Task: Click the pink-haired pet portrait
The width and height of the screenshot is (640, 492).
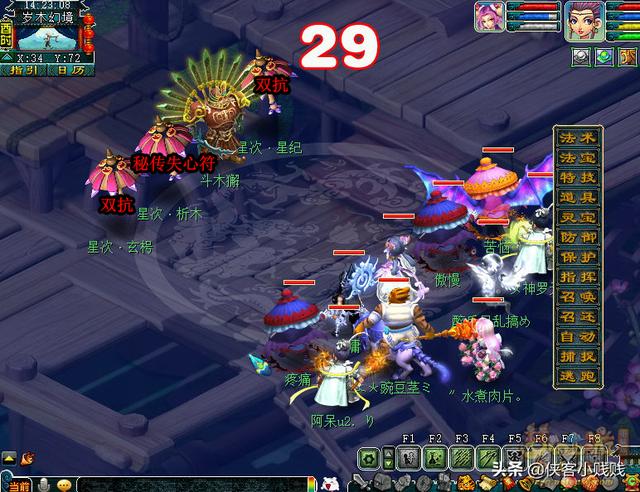Action: [488, 20]
